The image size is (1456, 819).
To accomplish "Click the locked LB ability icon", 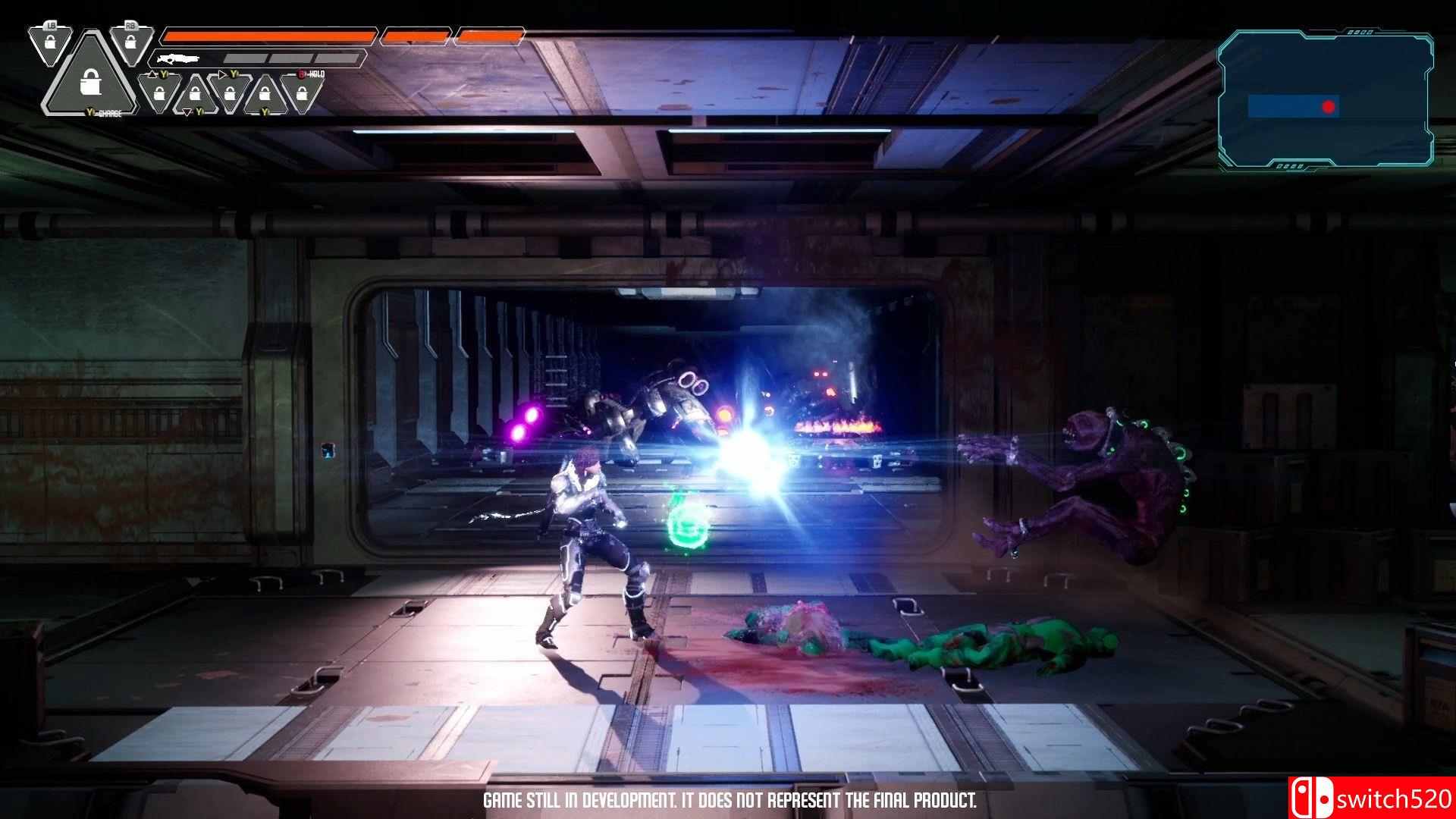I will pos(50,42).
